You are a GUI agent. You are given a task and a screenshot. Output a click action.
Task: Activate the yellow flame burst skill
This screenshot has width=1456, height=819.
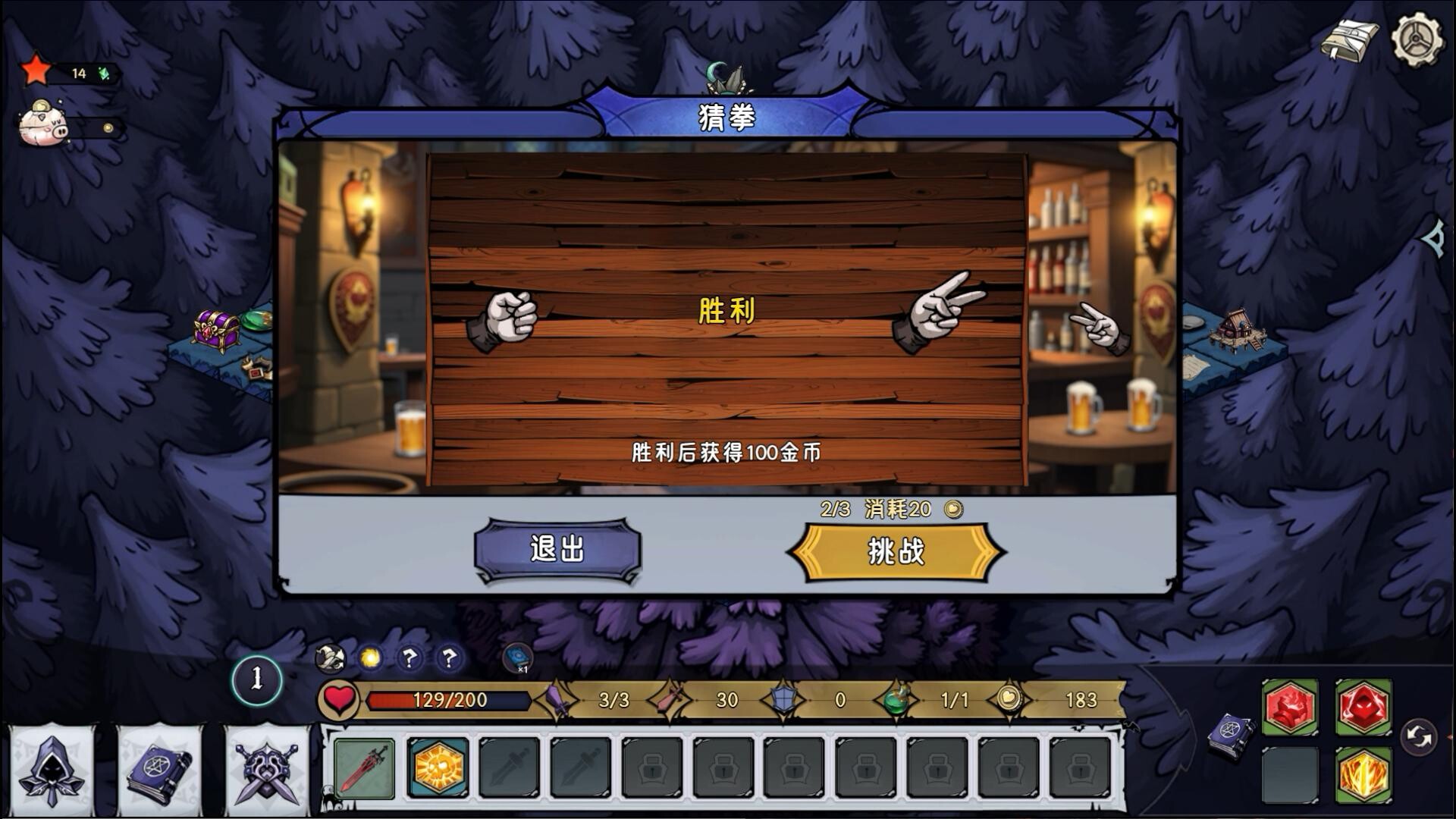pos(1363,775)
